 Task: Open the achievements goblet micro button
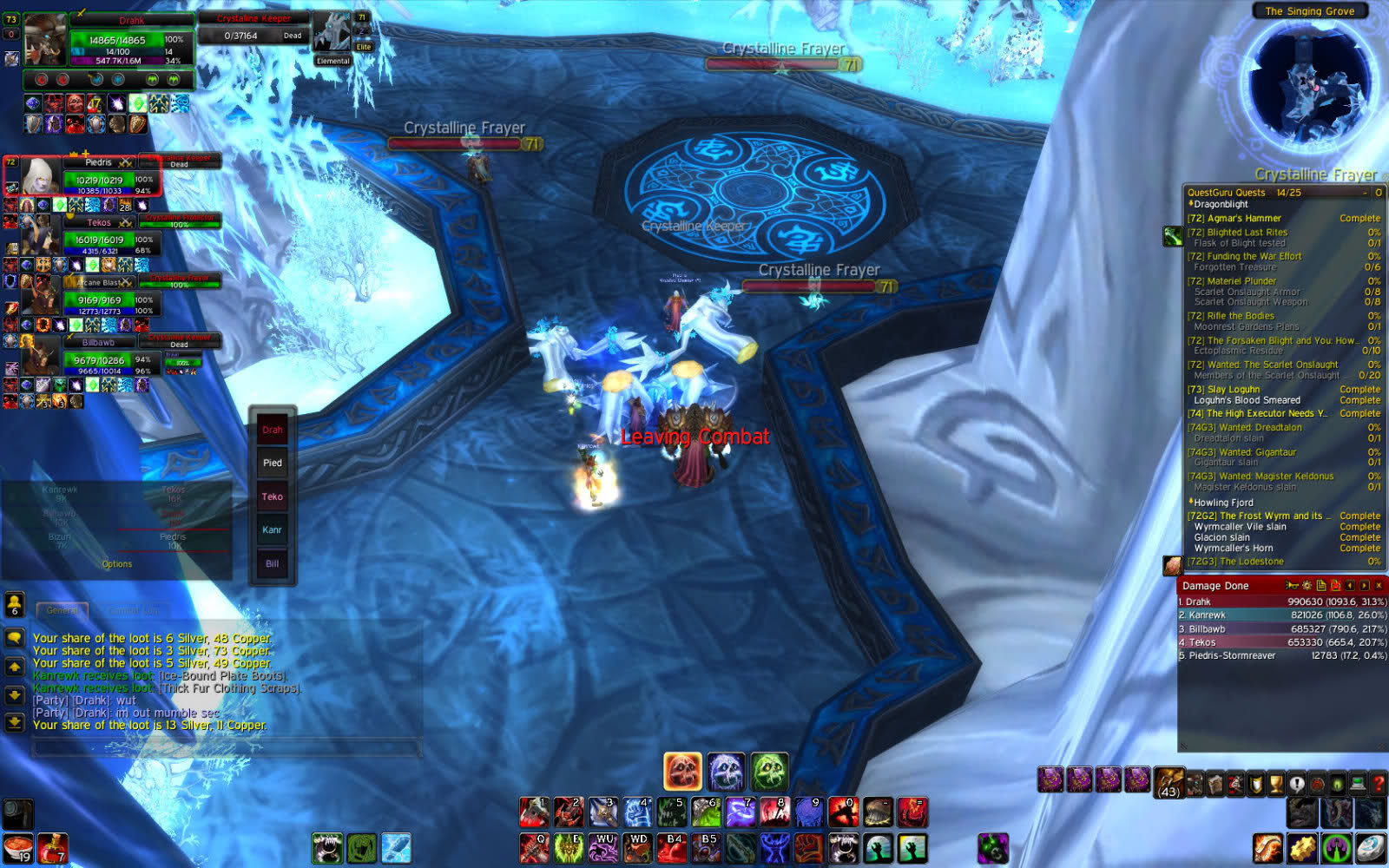1276,784
